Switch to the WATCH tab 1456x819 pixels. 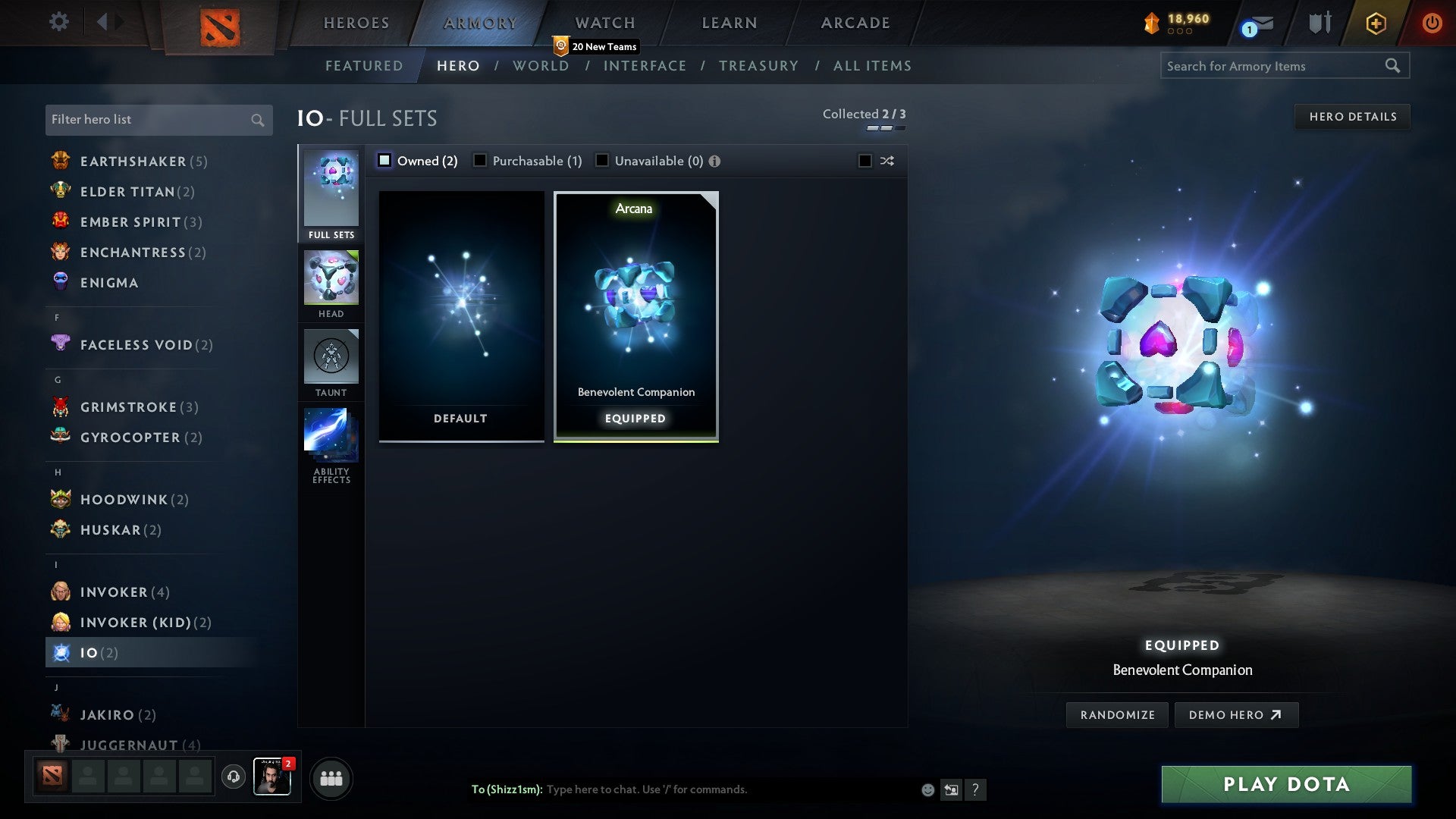tap(604, 22)
